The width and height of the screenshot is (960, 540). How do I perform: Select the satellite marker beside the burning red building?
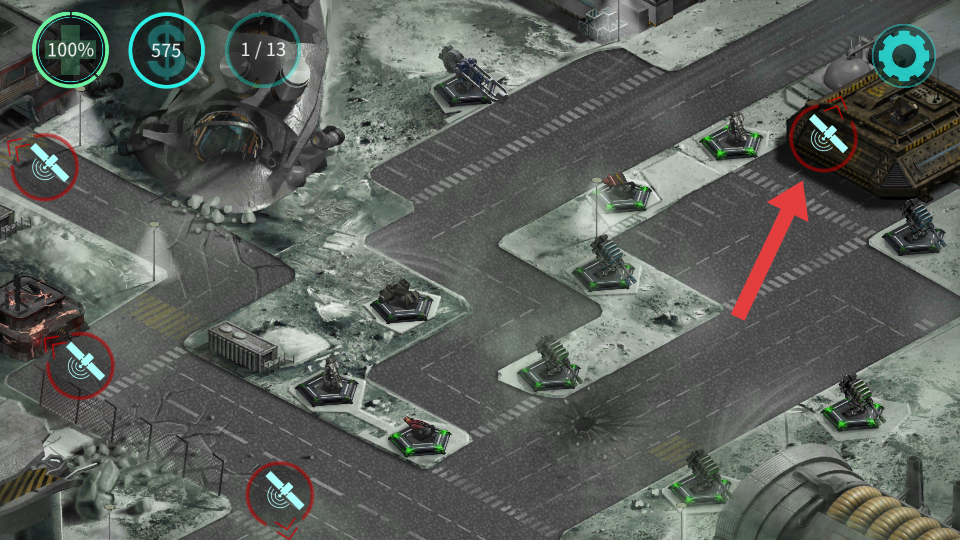click(x=80, y=366)
